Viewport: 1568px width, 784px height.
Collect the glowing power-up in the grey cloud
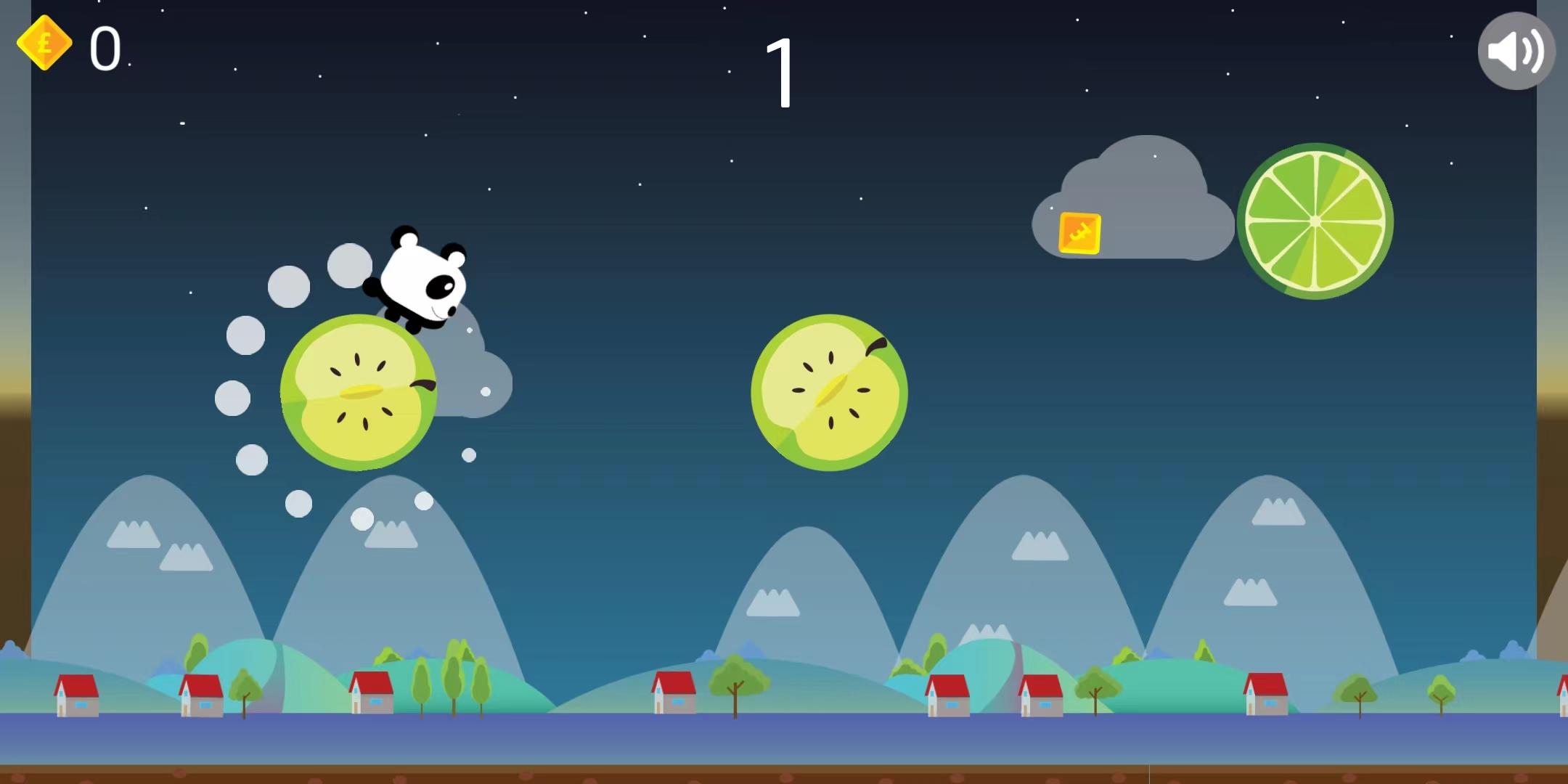click(1081, 234)
